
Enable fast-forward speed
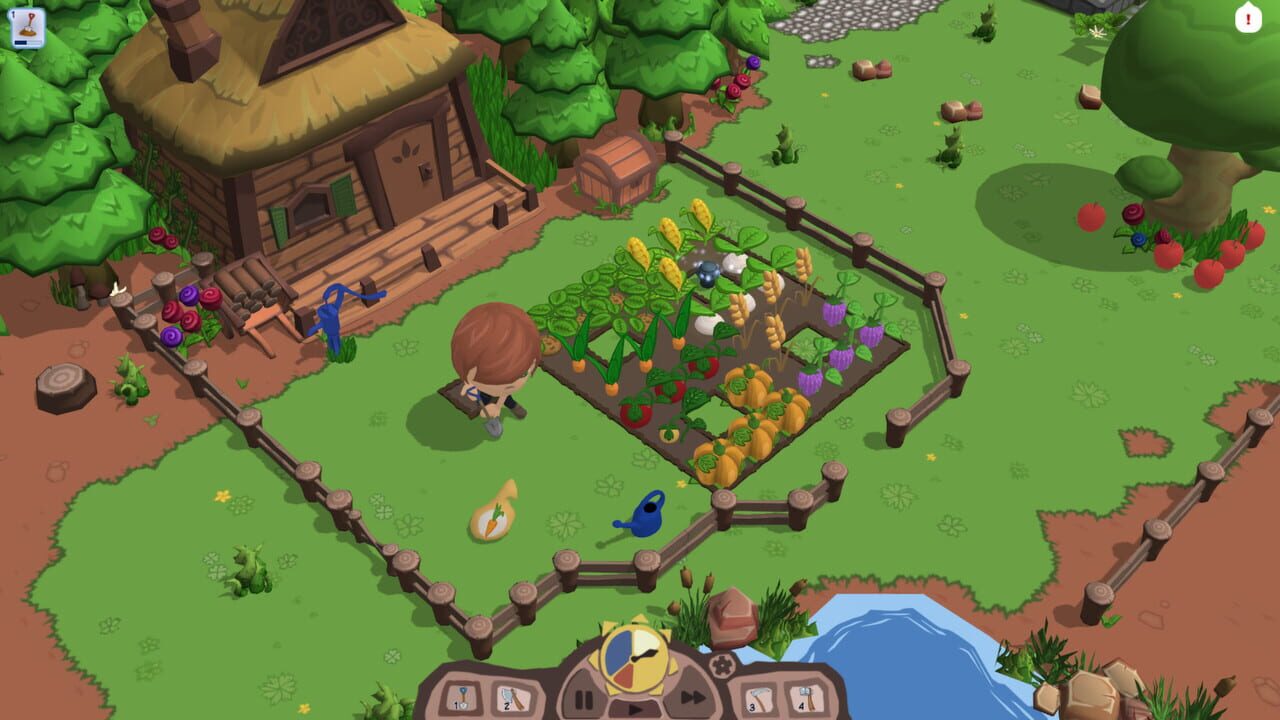[691, 696]
